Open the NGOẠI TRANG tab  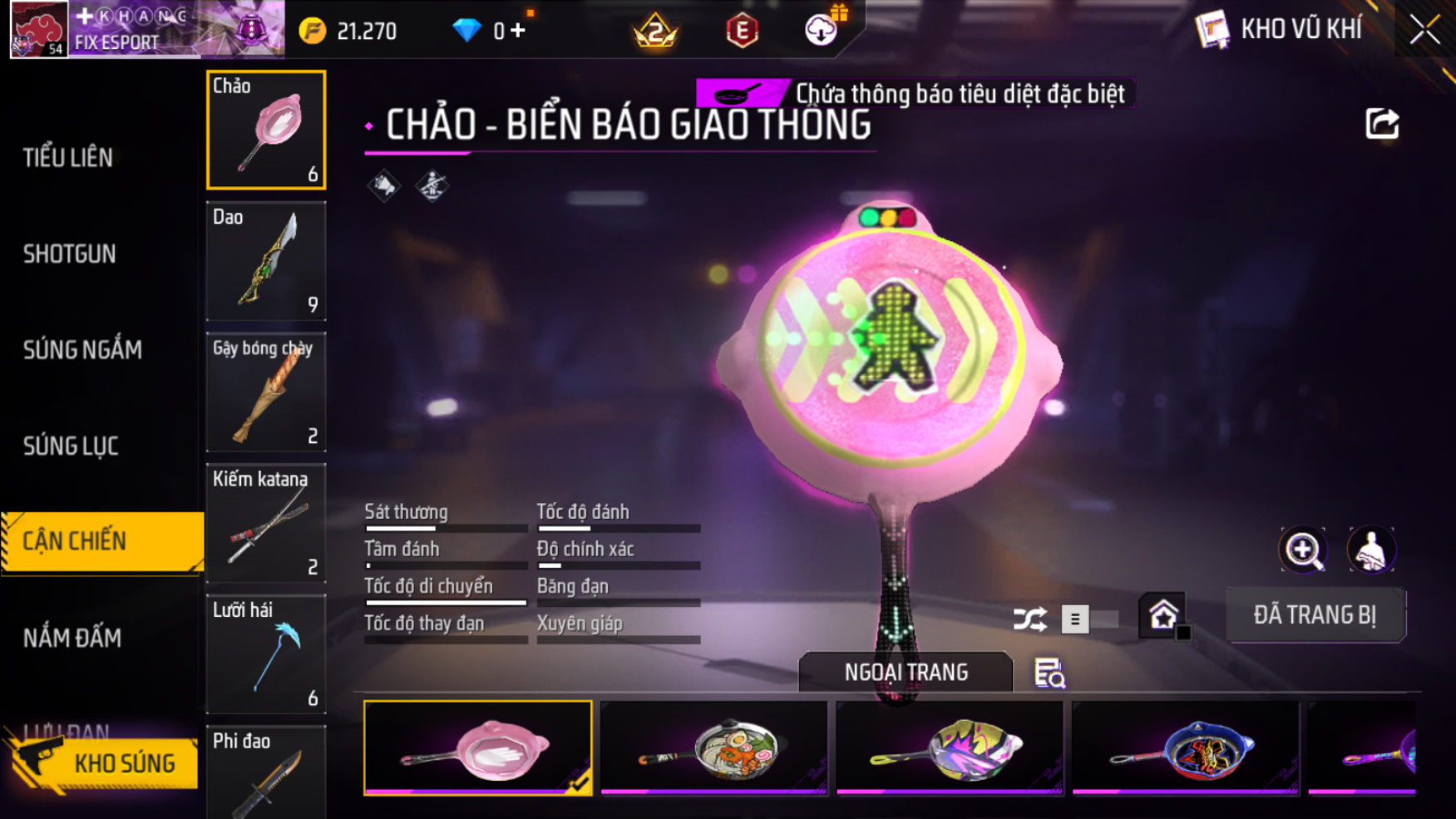[x=906, y=672]
